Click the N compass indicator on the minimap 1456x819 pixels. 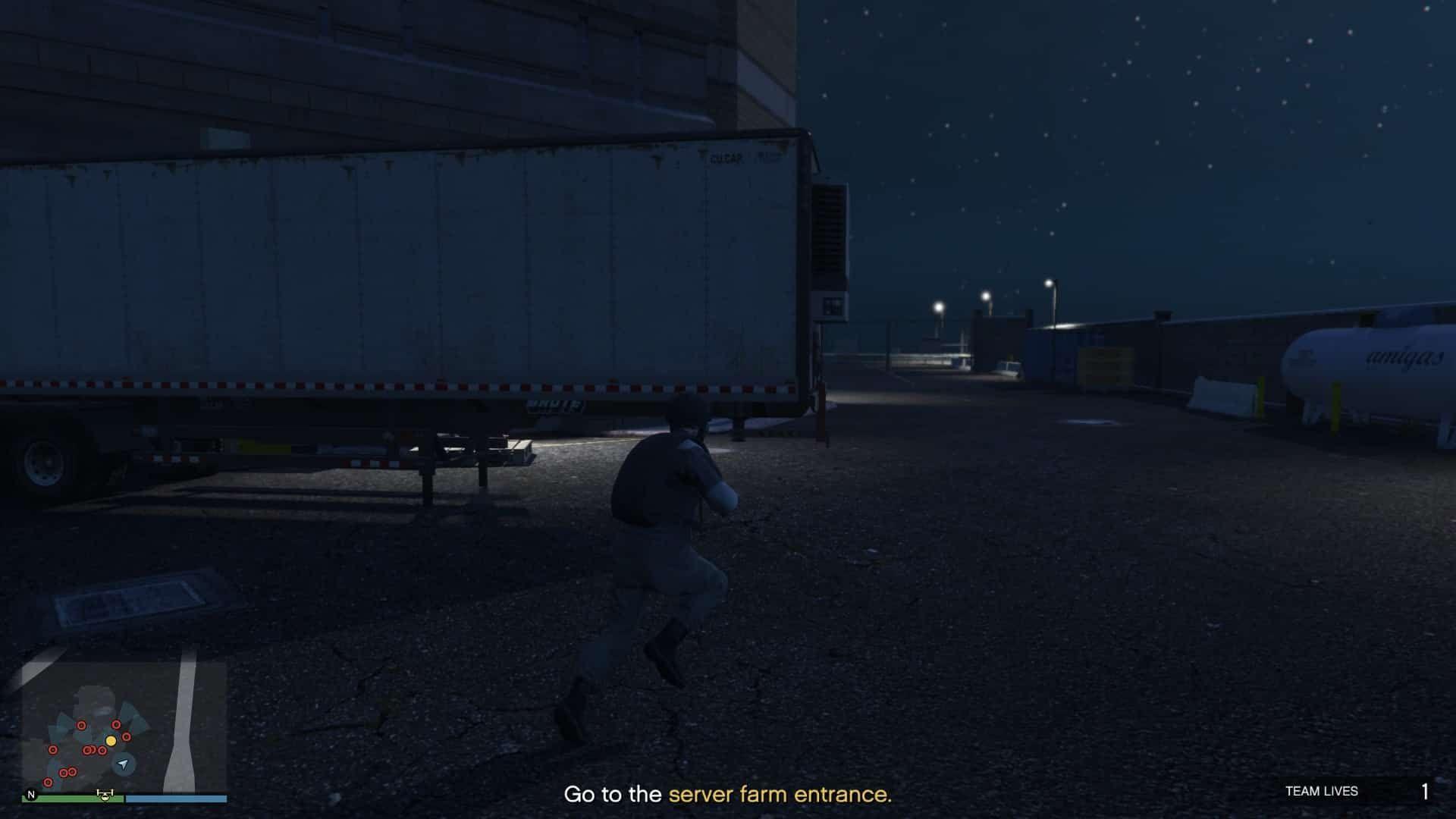(31, 795)
